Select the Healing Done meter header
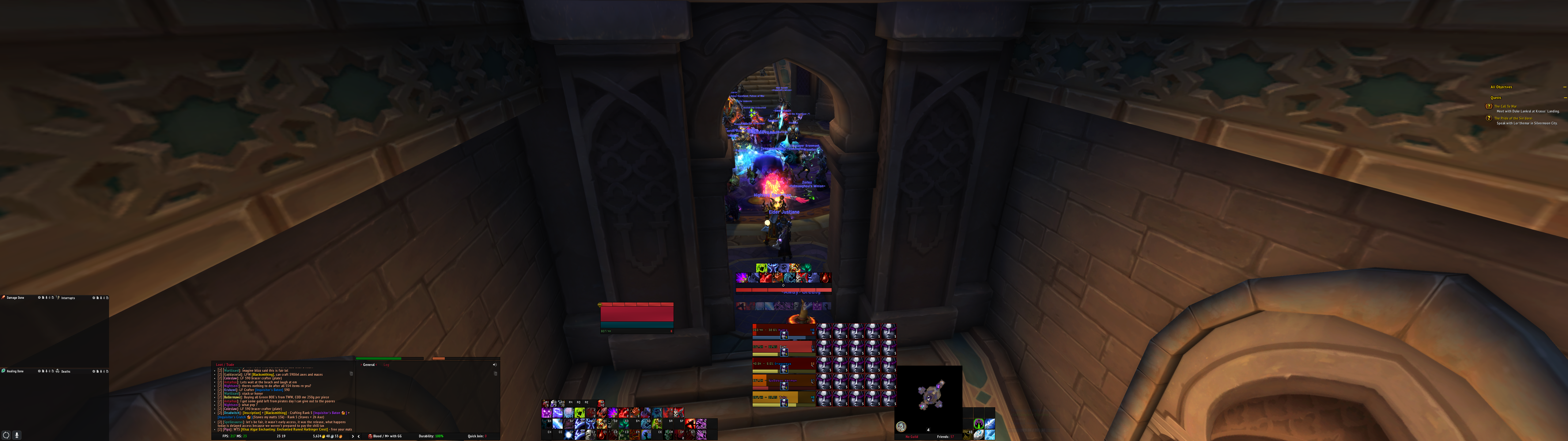This screenshot has width=1568, height=441. (x=15, y=371)
